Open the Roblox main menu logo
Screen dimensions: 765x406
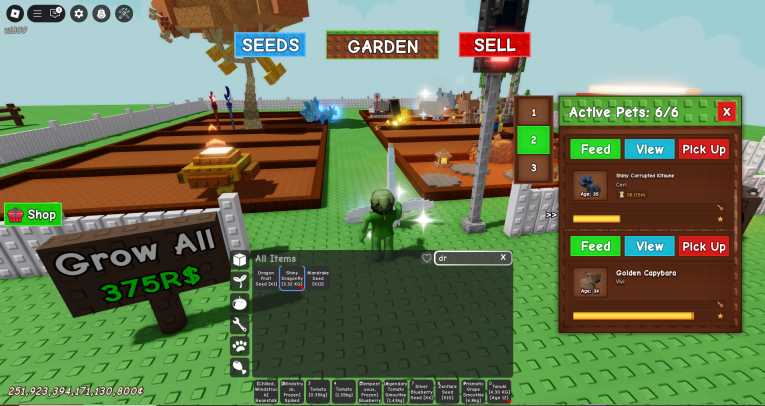click(14, 13)
